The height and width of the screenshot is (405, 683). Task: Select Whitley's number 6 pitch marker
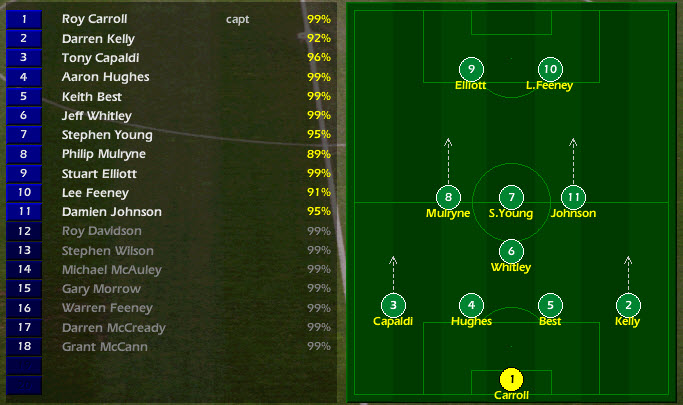tap(511, 251)
